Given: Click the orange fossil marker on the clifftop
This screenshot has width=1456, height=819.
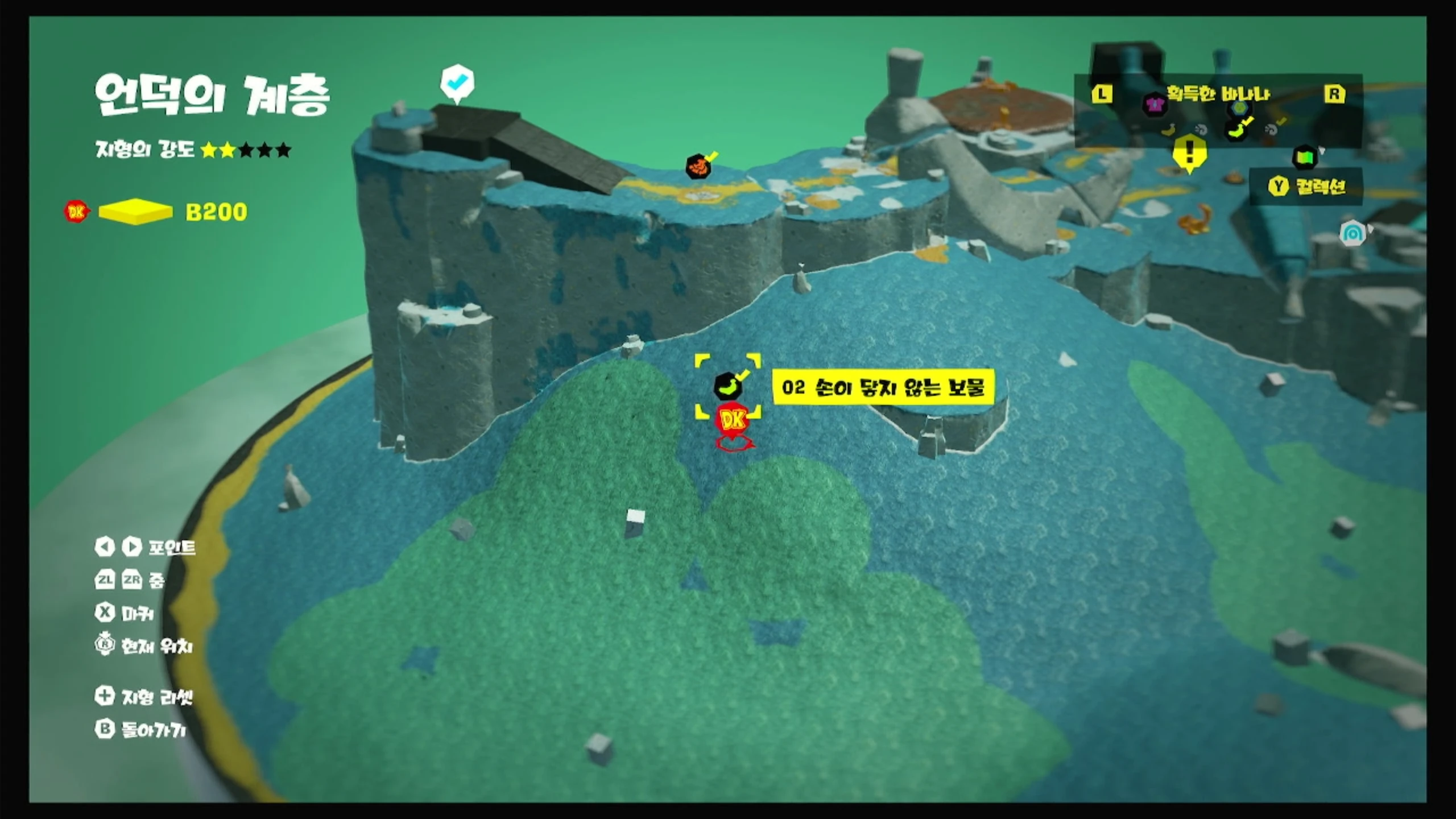Looking at the screenshot, I should coord(698,167).
